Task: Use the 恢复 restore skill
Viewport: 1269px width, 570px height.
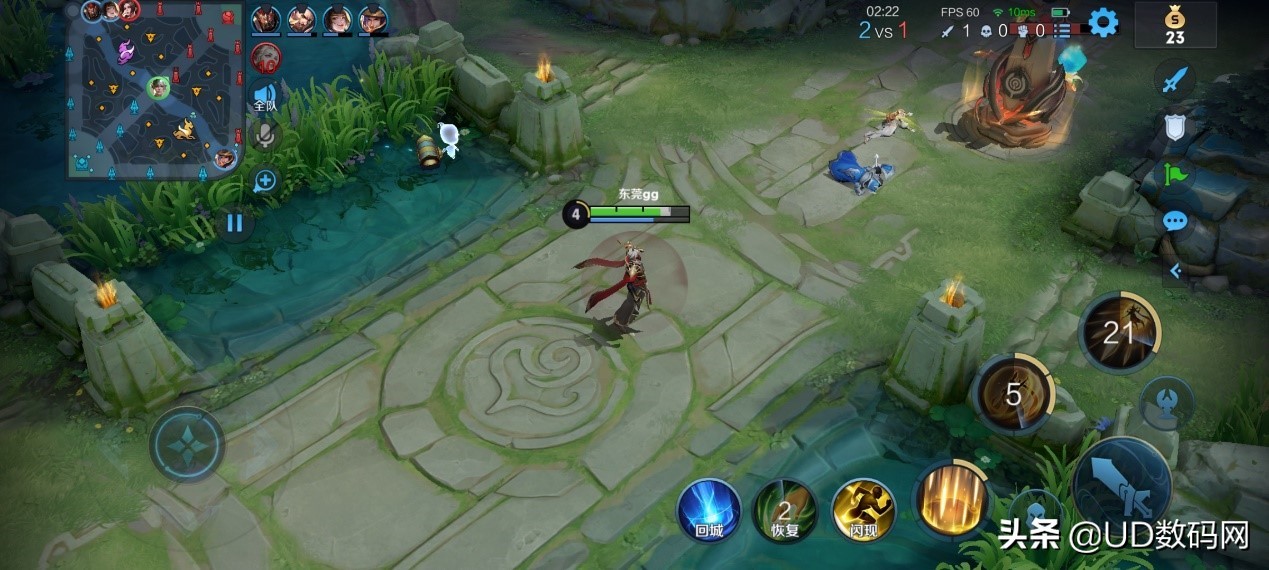Action: click(785, 509)
